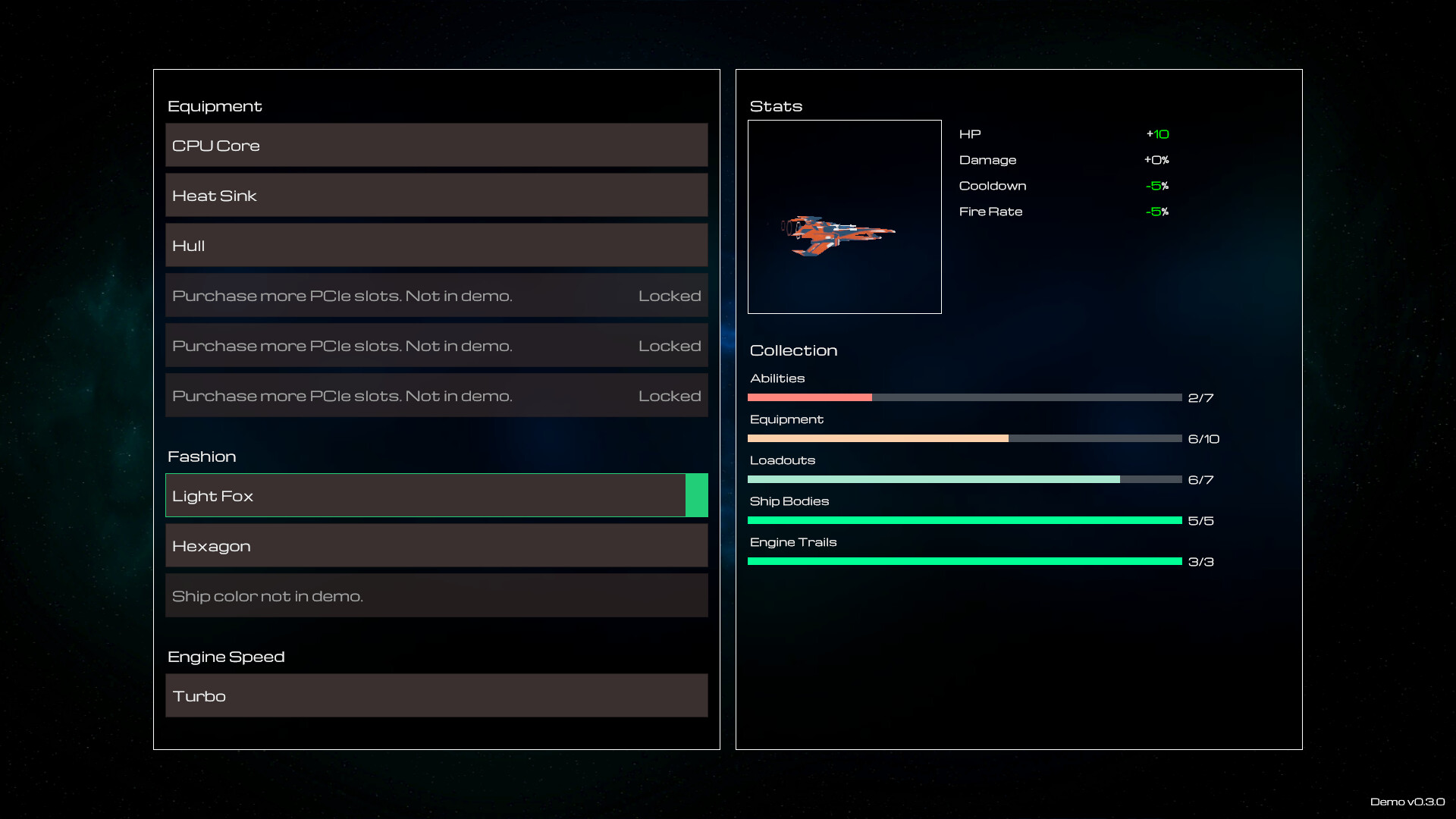Click the third locked PCIe slot
Image resolution: width=1456 pixels, height=819 pixels.
(436, 395)
